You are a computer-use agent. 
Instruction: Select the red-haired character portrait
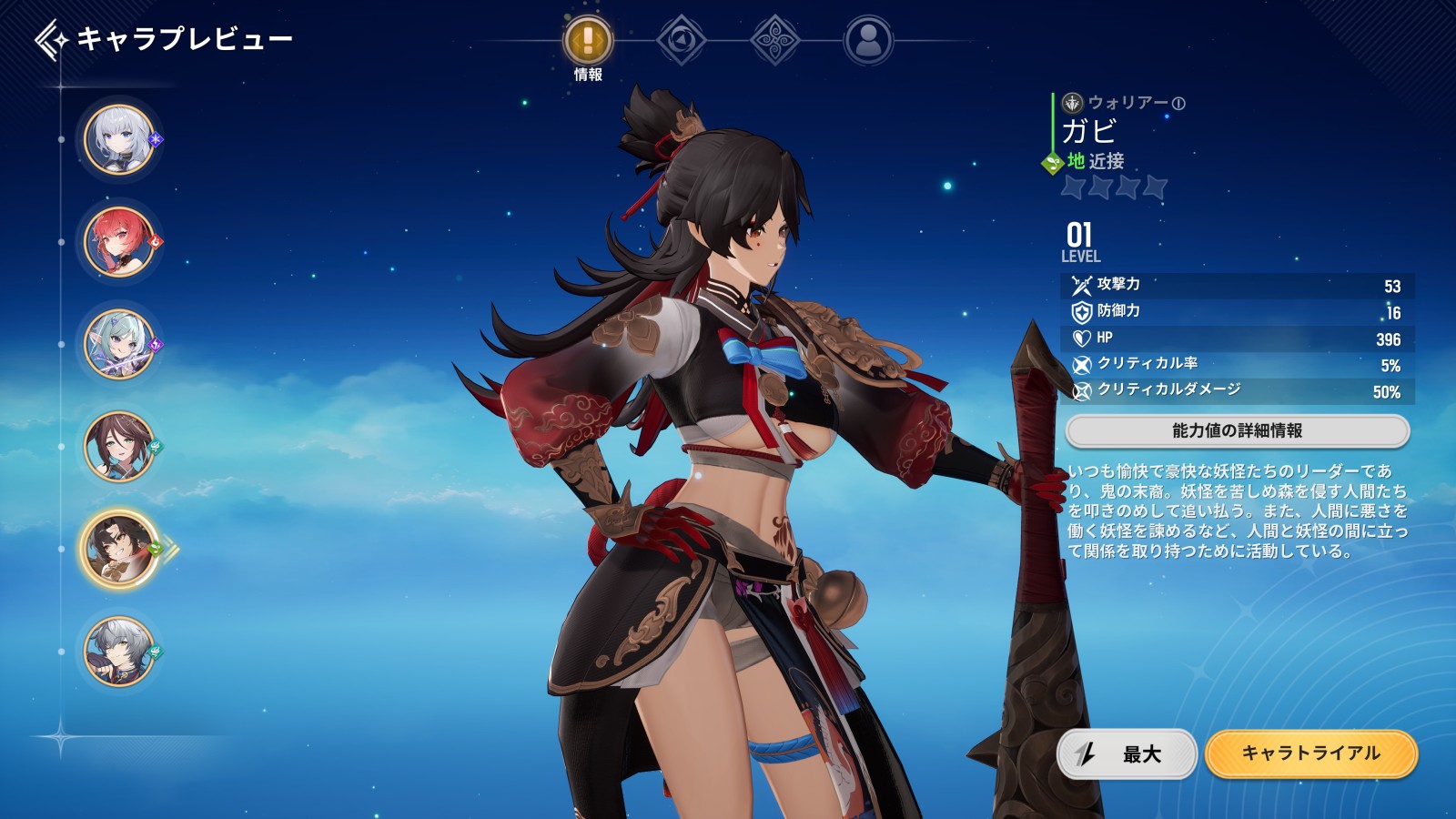tap(119, 242)
